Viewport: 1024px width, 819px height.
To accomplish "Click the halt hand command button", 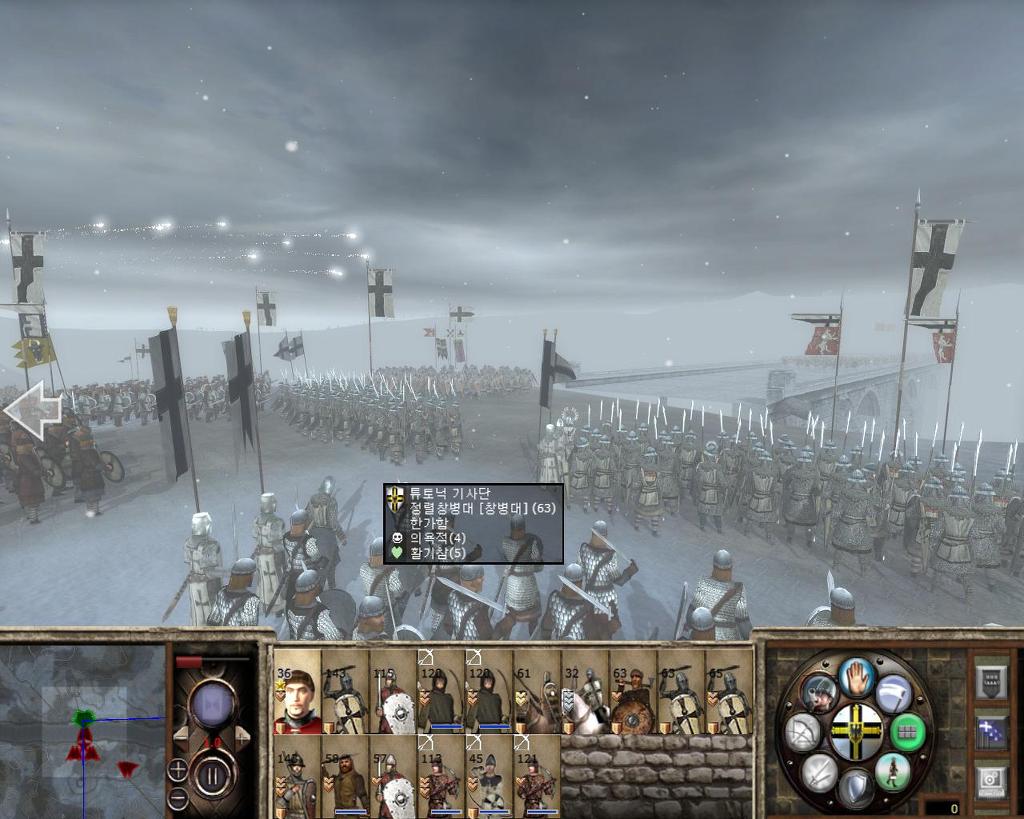I will (x=857, y=677).
